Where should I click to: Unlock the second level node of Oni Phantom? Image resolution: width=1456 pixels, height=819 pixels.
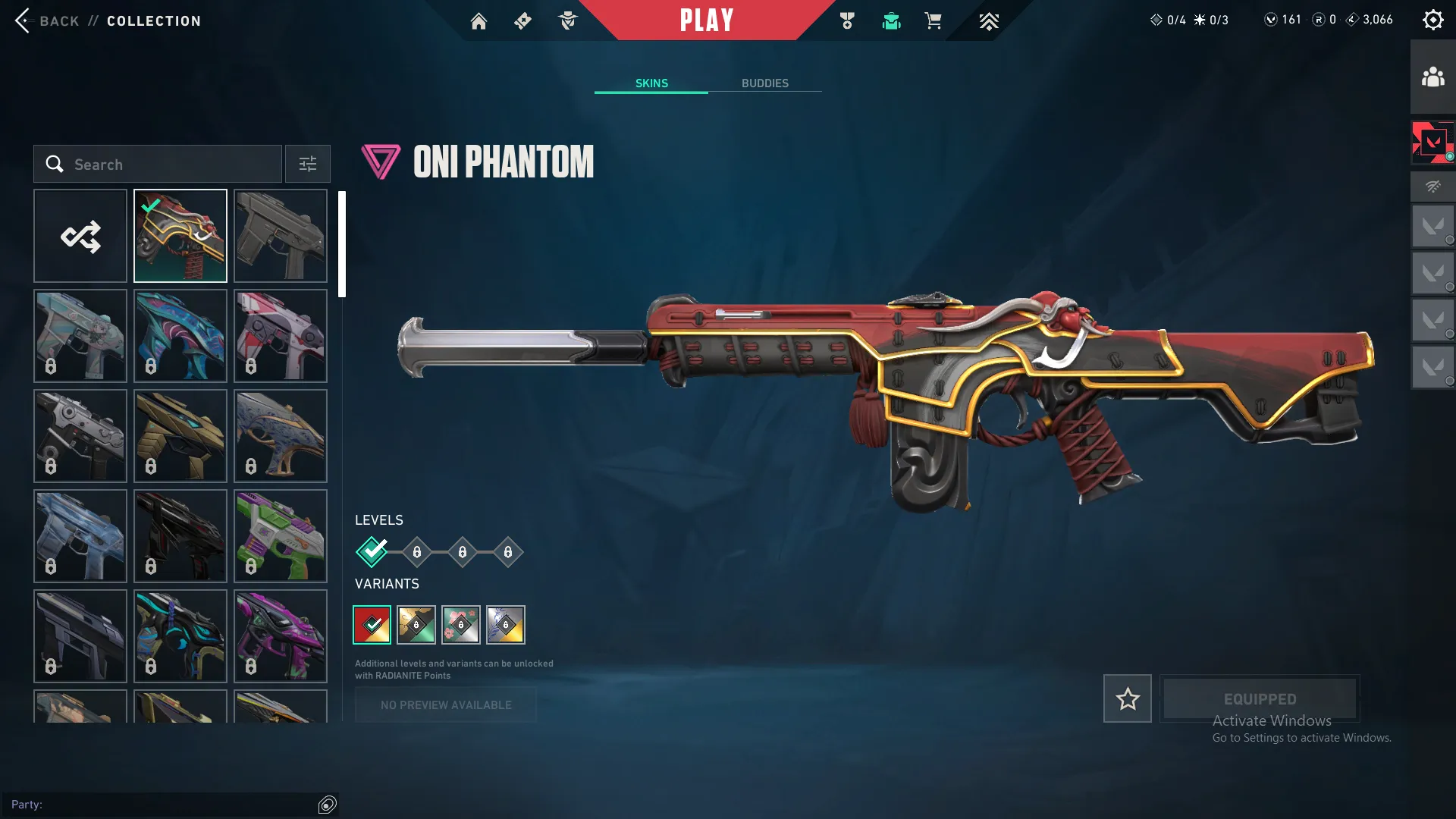click(x=416, y=552)
